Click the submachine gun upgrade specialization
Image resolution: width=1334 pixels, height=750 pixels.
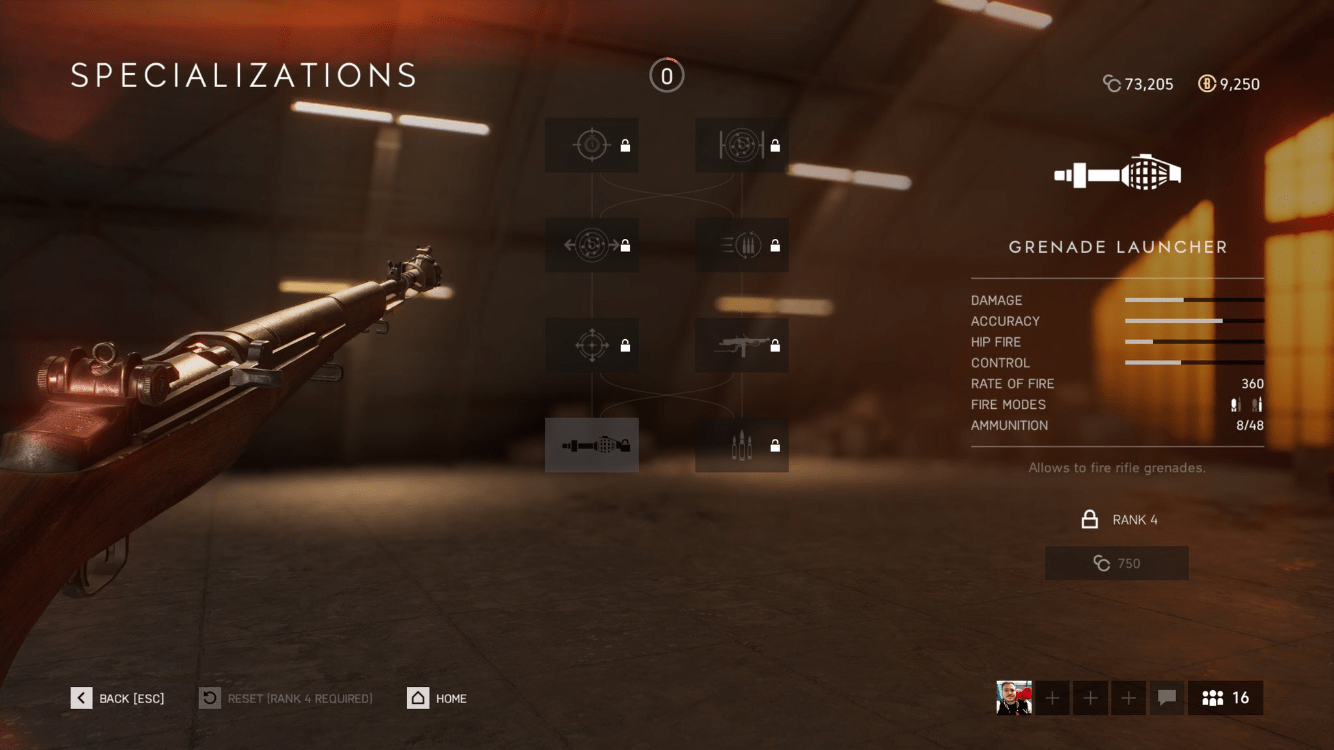click(741, 345)
